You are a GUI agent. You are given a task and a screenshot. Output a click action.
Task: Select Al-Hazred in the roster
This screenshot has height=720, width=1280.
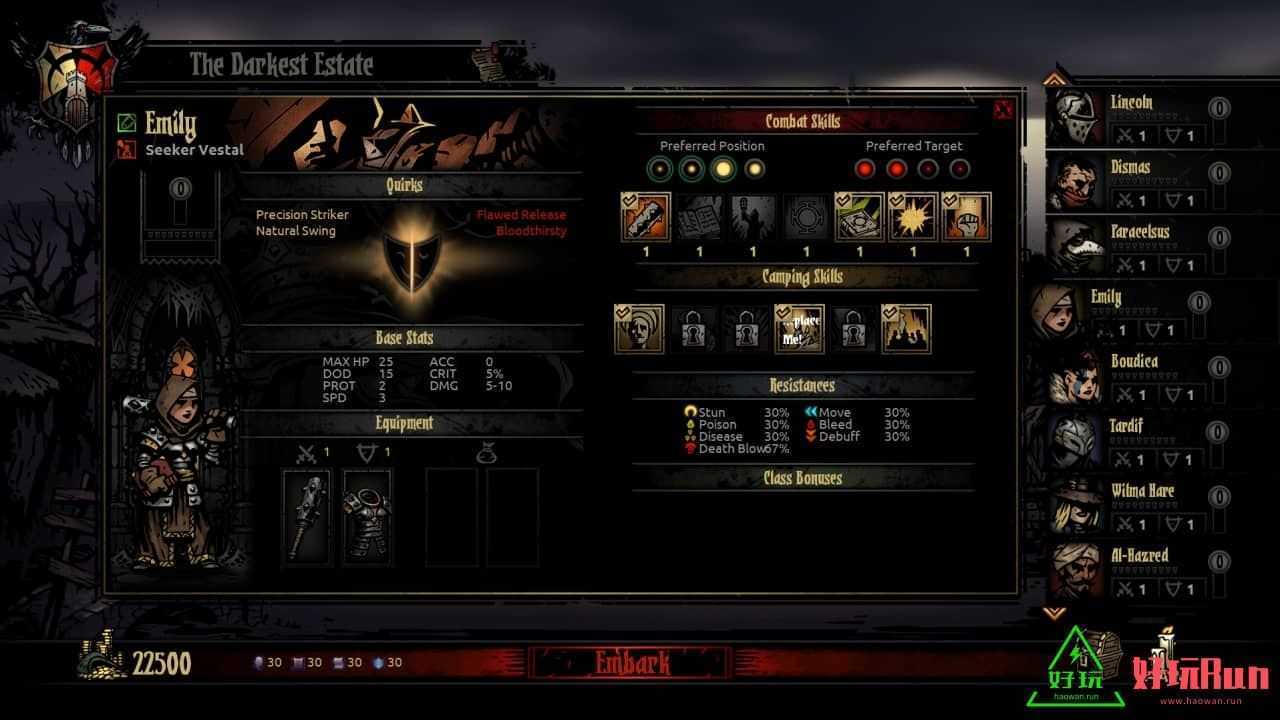1130,570
